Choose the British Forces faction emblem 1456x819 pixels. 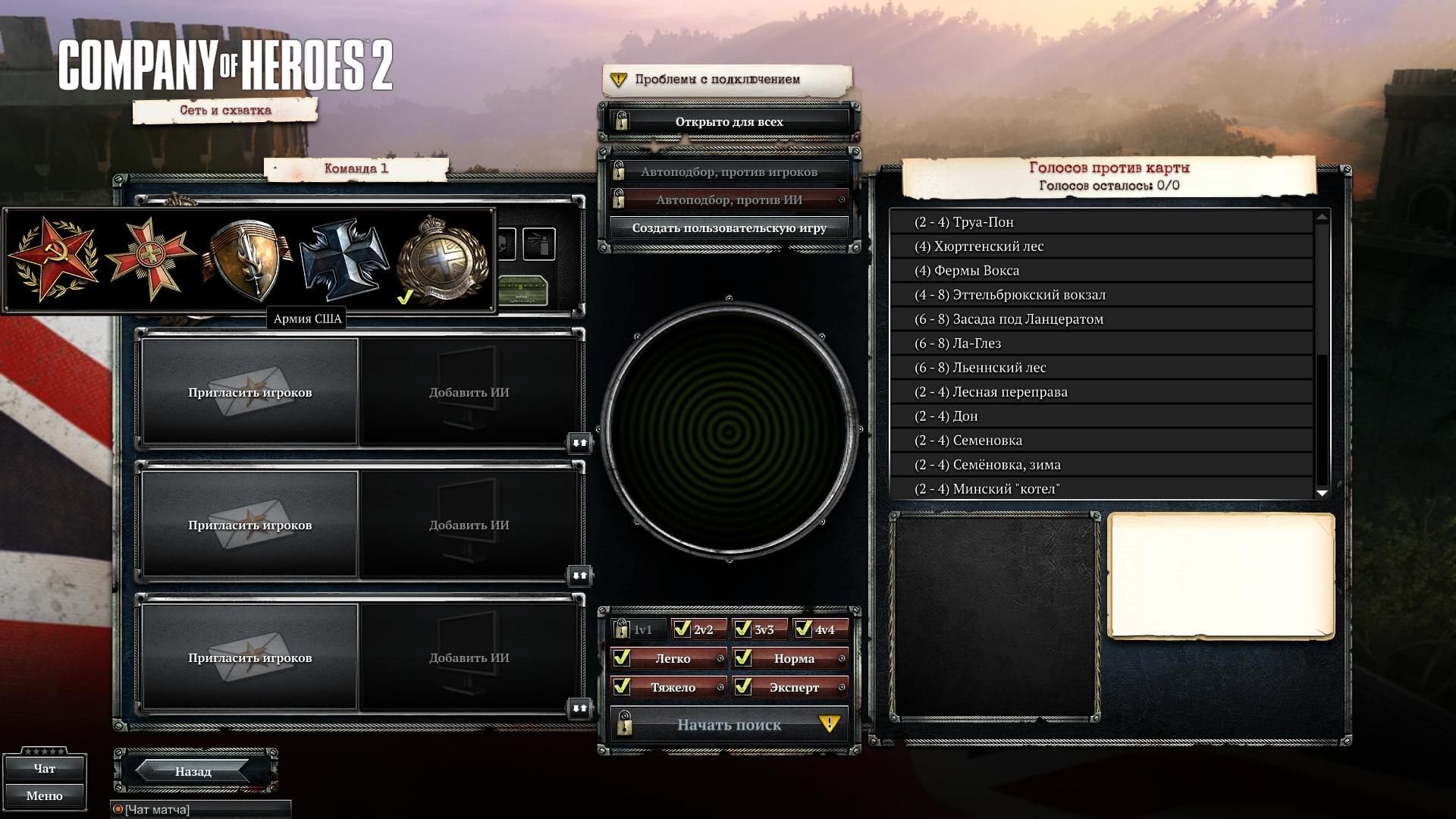coord(443,259)
